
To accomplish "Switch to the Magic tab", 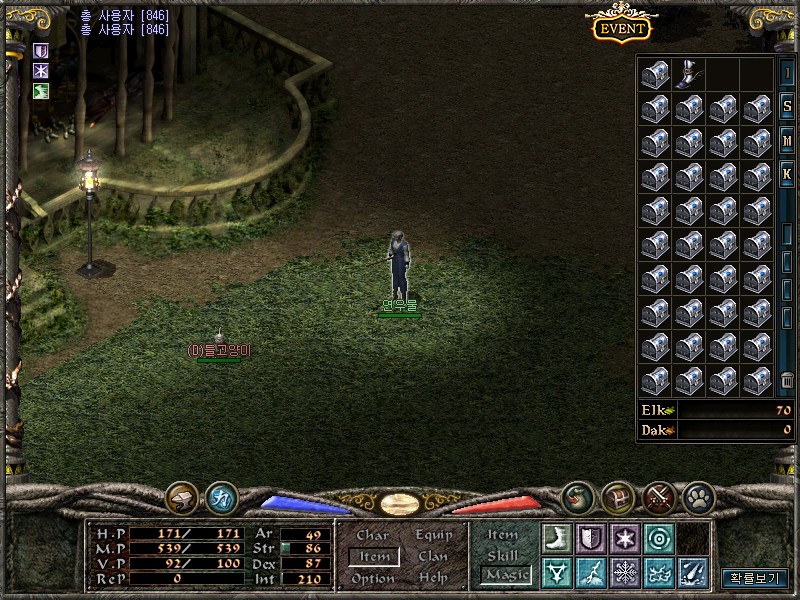I will click(x=505, y=575).
